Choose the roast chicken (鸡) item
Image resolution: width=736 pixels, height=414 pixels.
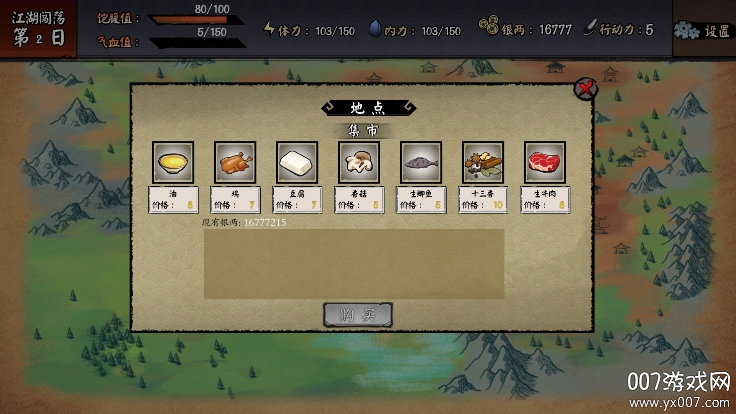pos(235,162)
